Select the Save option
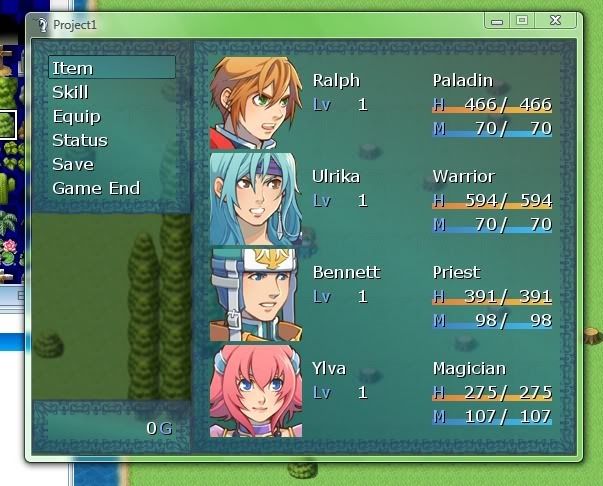This screenshot has height=486, width=603. (73, 164)
